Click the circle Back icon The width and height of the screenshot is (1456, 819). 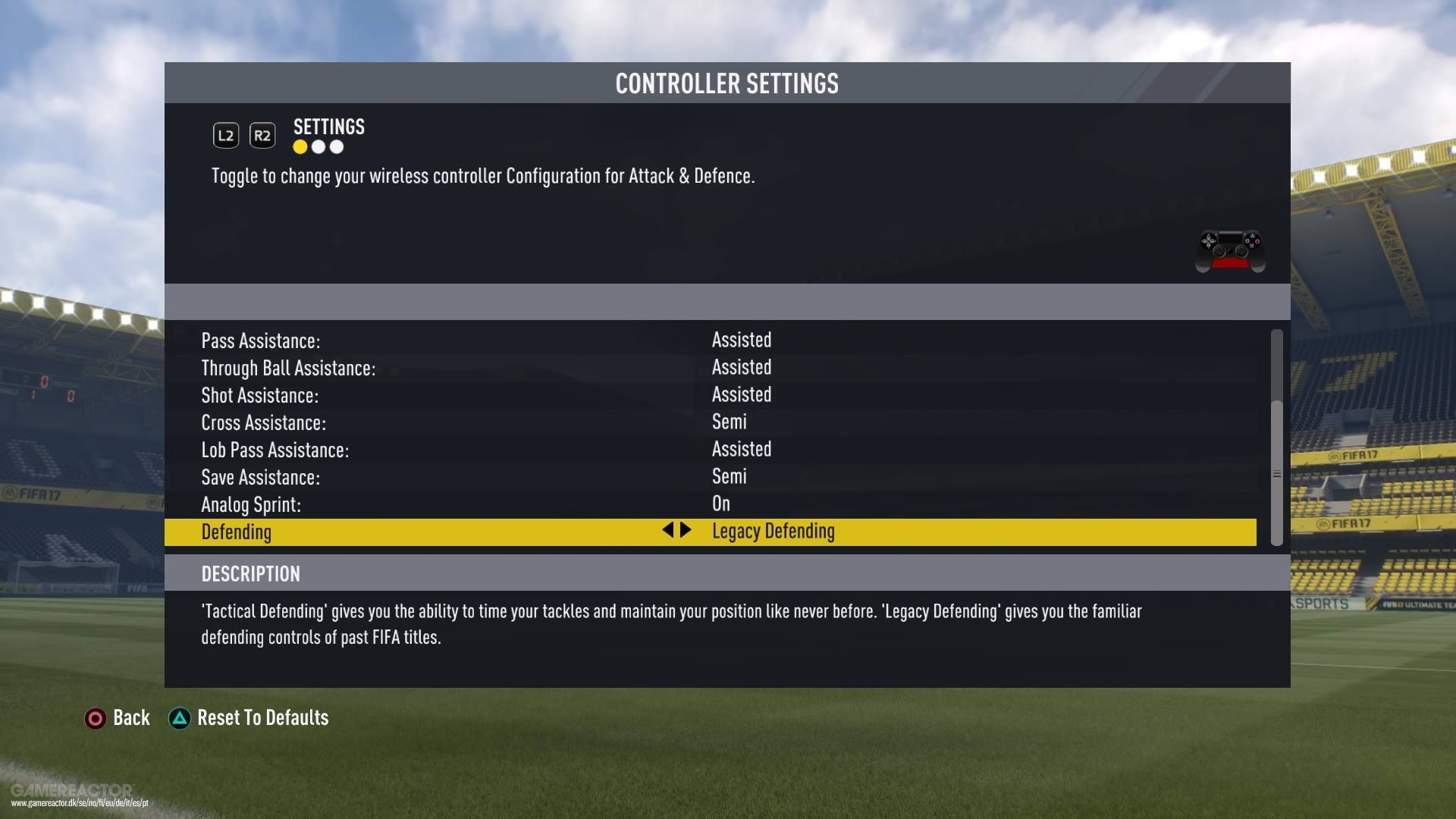tap(96, 718)
